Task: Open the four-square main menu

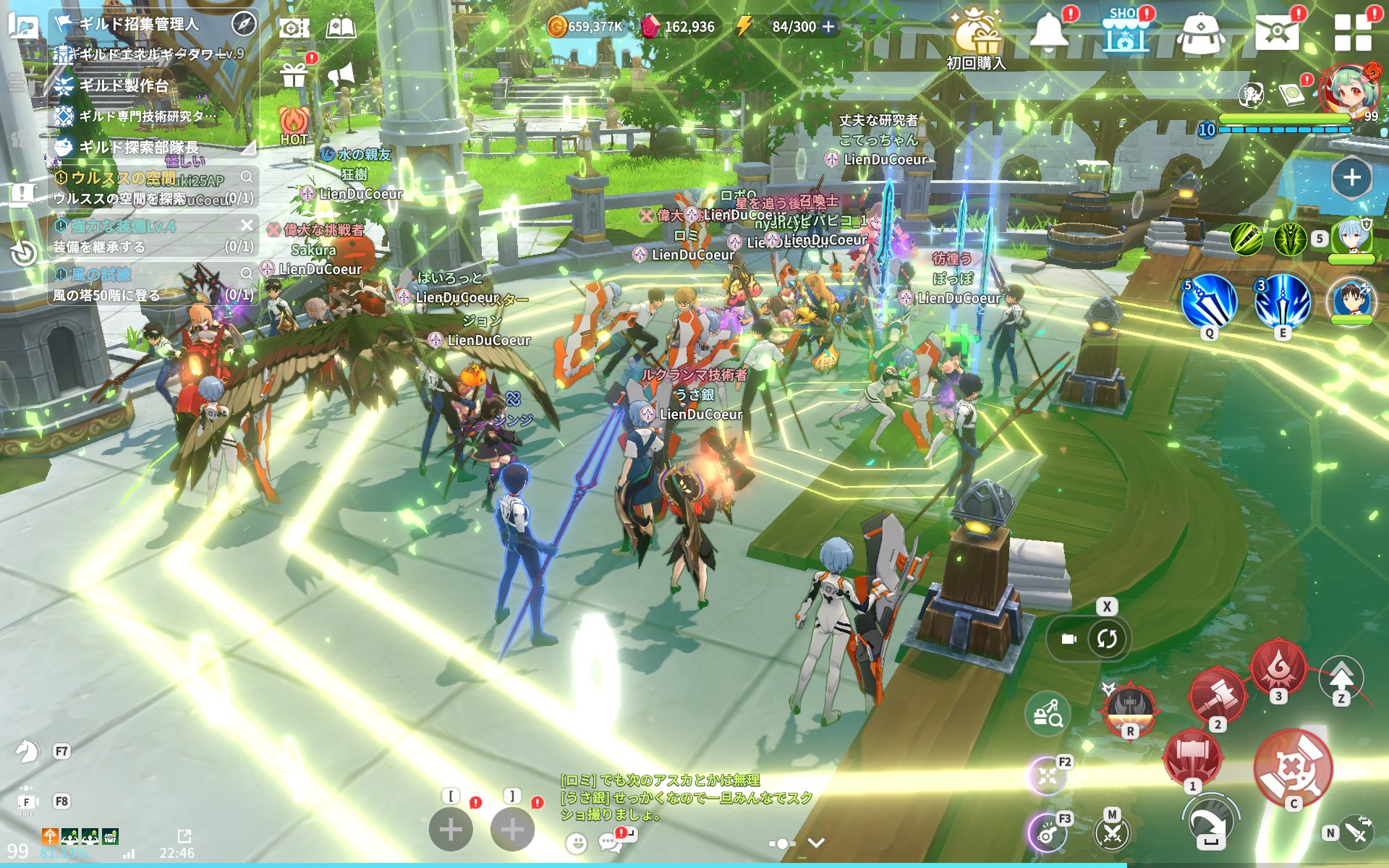Action: point(1352,32)
